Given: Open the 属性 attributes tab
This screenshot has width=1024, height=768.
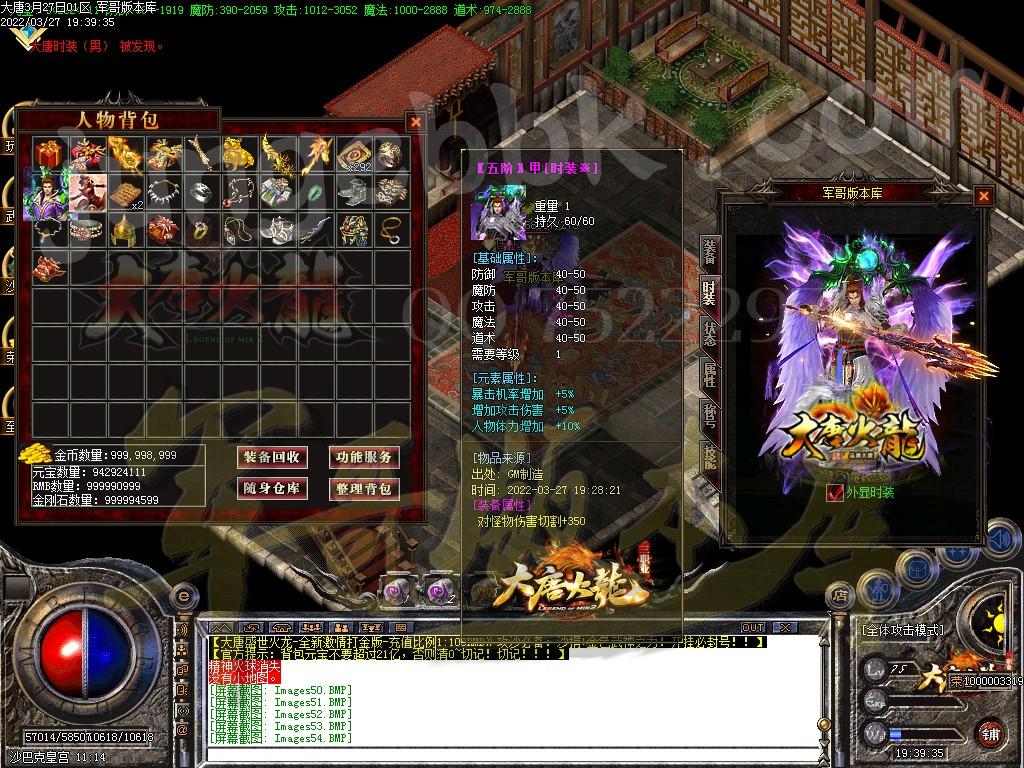Looking at the screenshot, I should (709, 375).
